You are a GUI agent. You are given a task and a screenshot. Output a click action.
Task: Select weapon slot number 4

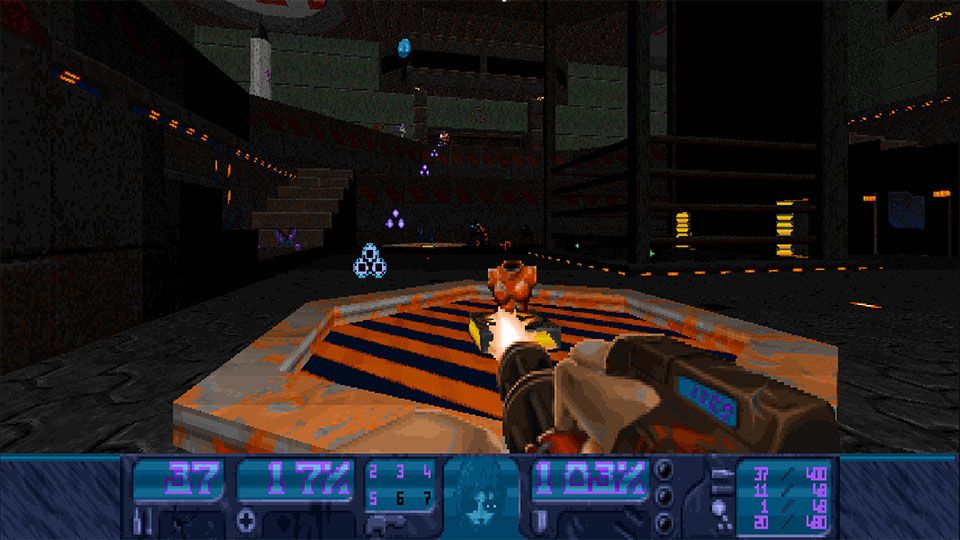click(x=426, y=472)
